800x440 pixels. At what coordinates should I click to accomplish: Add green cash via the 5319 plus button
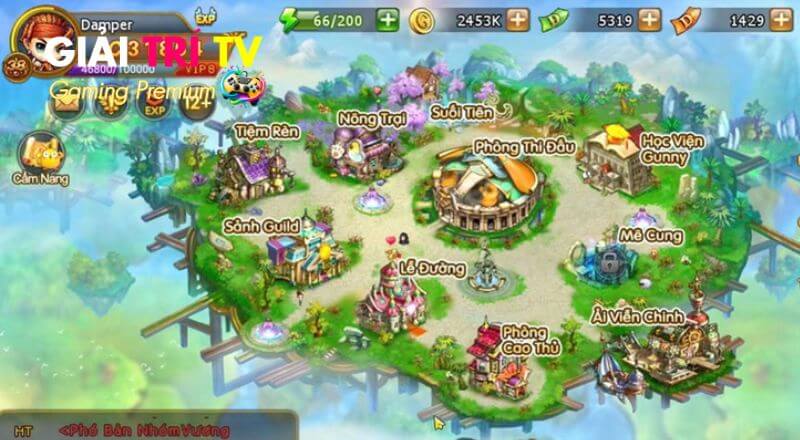click(649, 19)
